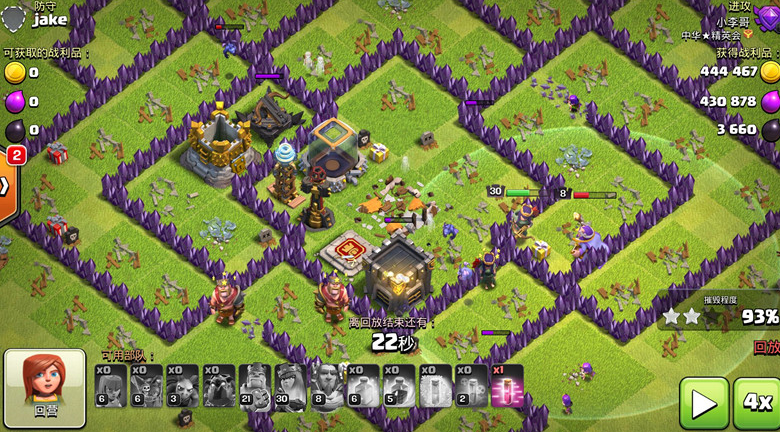Tap the 回营 return home button
The height and width of the screenshot is (432, 780).
coord(45,388)
